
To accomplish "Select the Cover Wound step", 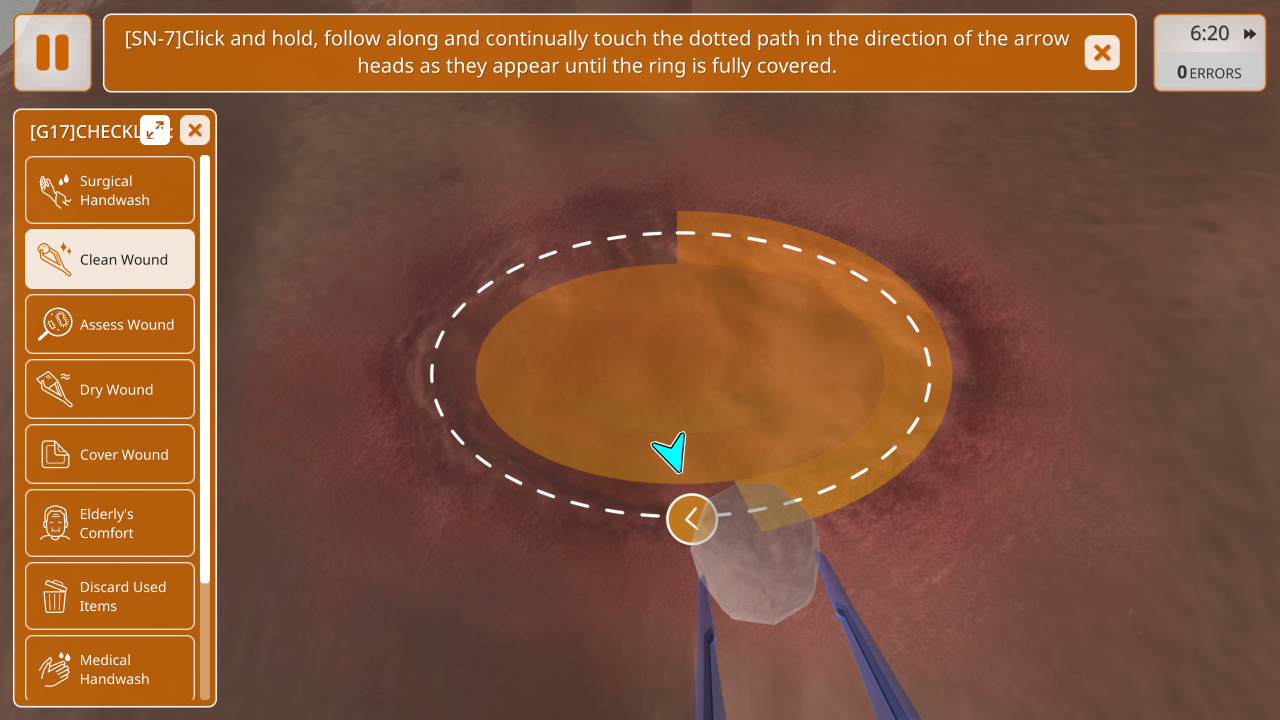I will coord(110,454).
